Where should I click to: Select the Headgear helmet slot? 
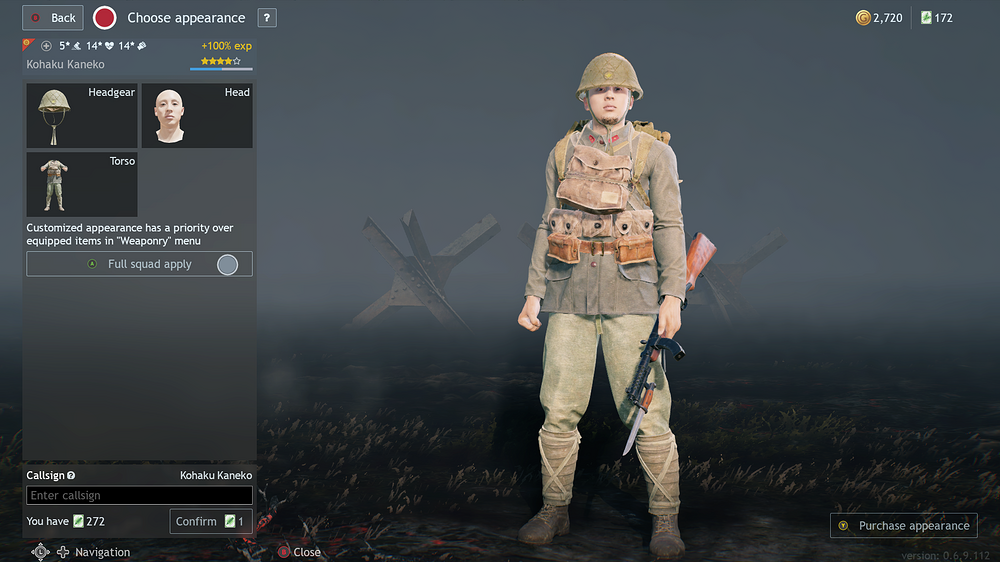click(x=82, y=115)
